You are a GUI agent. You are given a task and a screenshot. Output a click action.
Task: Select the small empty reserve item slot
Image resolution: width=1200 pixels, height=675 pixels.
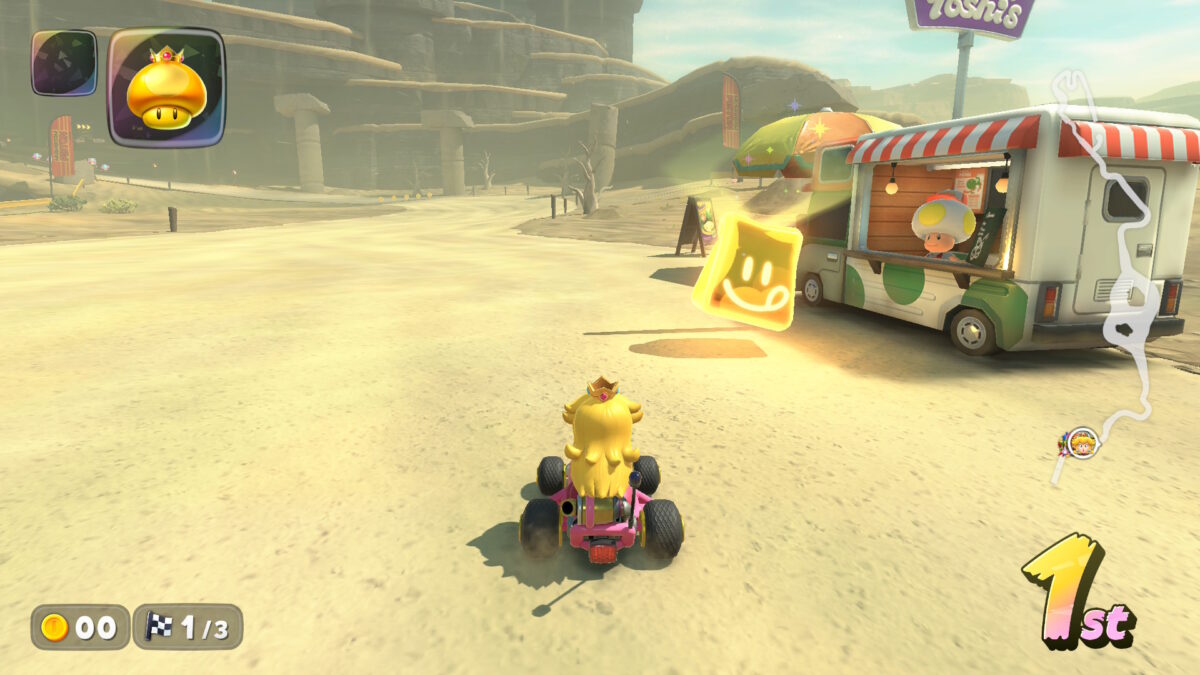64,63
